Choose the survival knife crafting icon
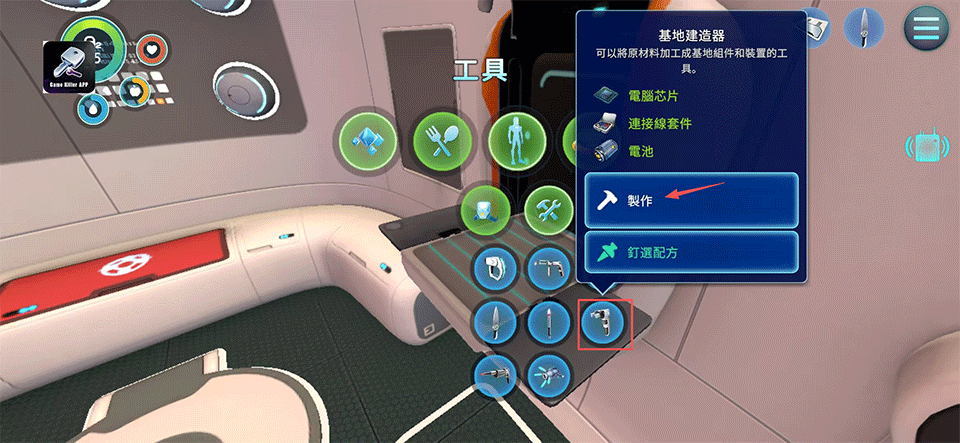The image size is (960, 443). coord(496,322)
